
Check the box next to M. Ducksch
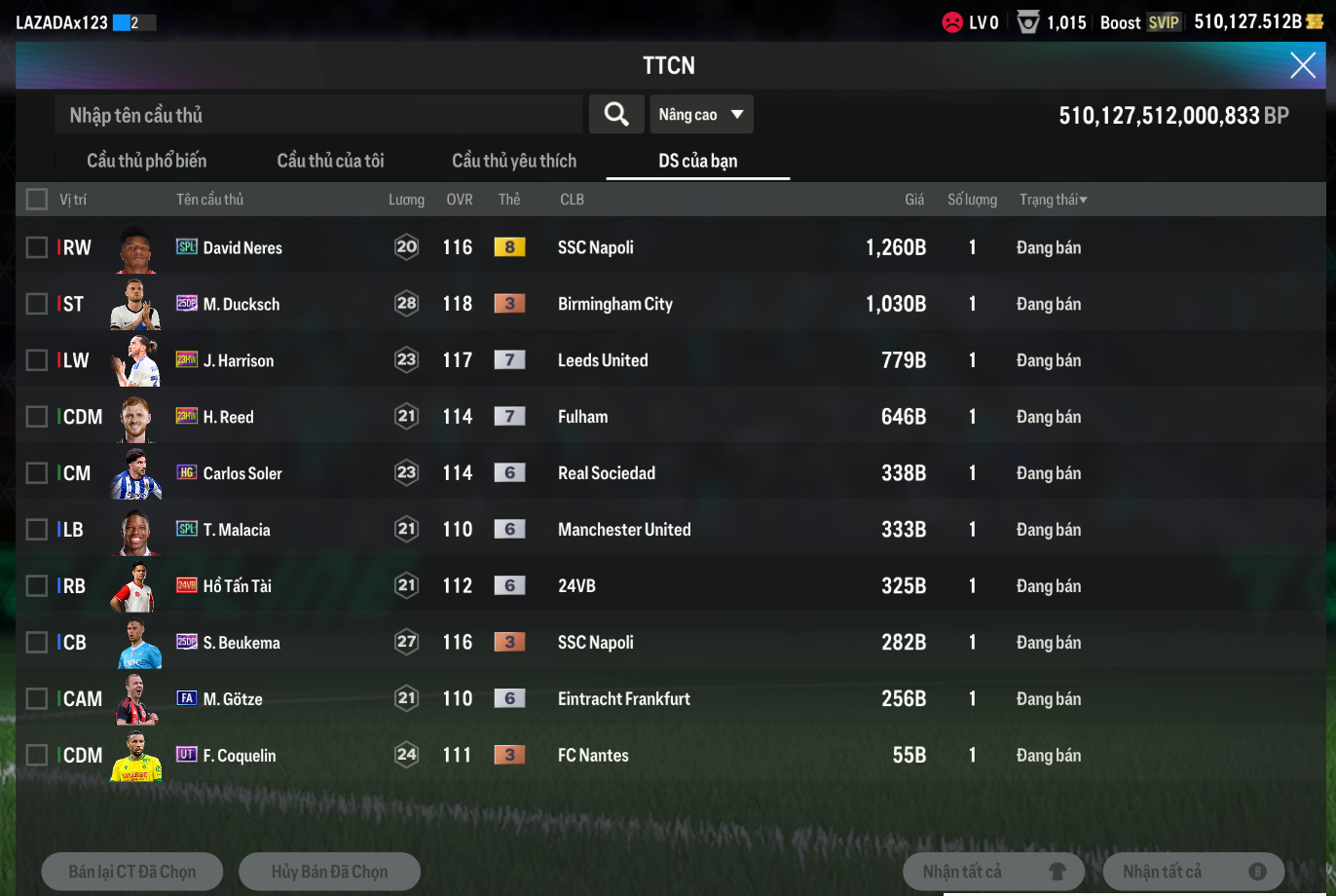click(37, 304)
